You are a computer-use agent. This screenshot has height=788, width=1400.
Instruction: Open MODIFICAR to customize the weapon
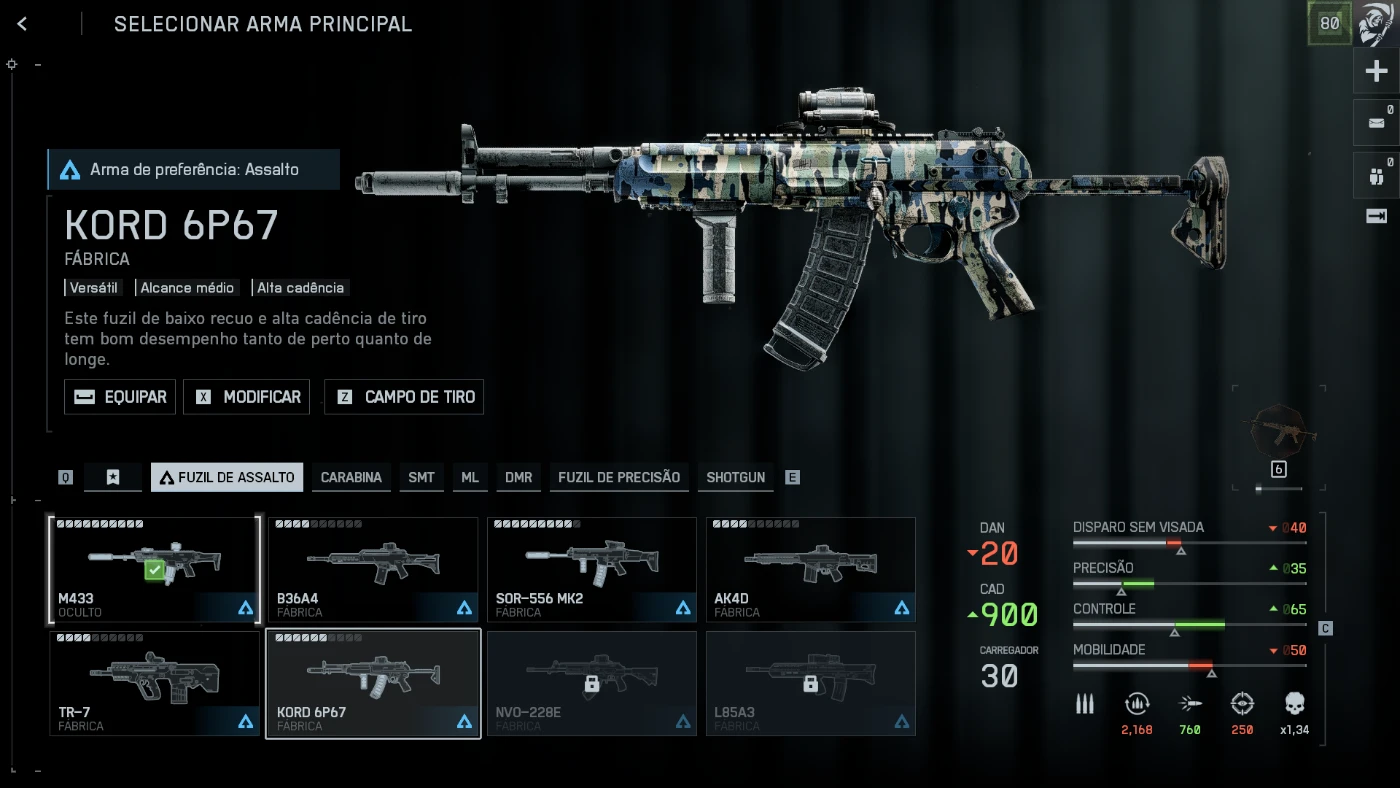246,397
